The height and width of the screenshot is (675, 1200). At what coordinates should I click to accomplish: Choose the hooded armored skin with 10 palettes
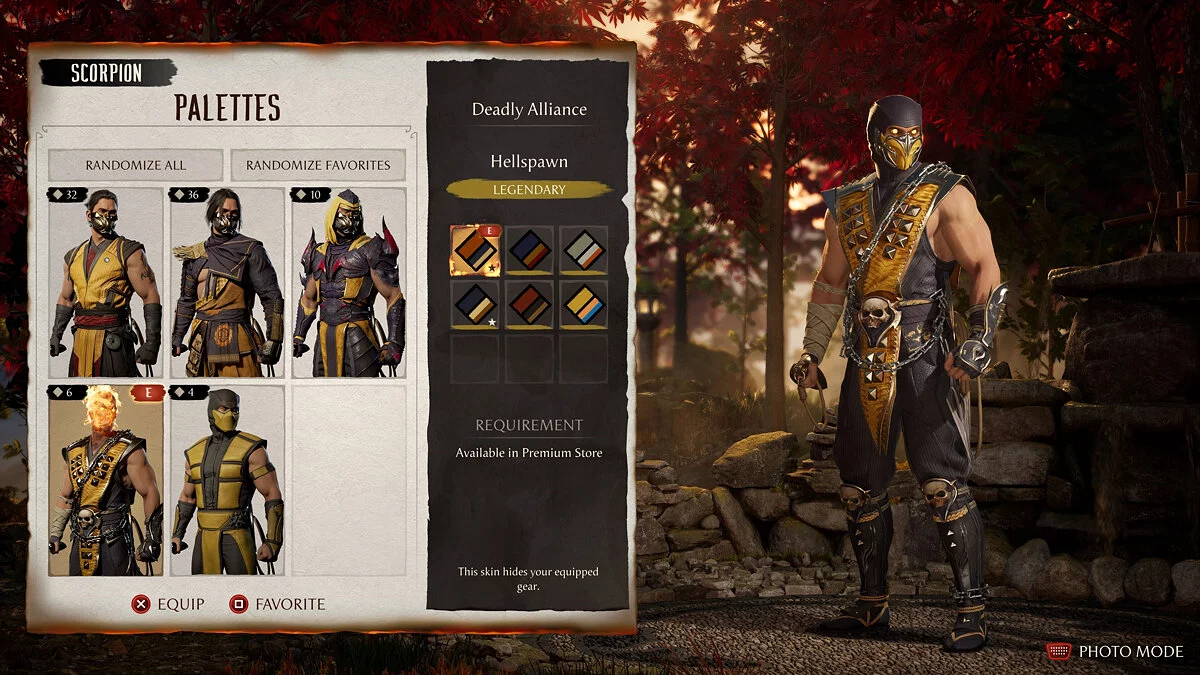tap(348, 284)
